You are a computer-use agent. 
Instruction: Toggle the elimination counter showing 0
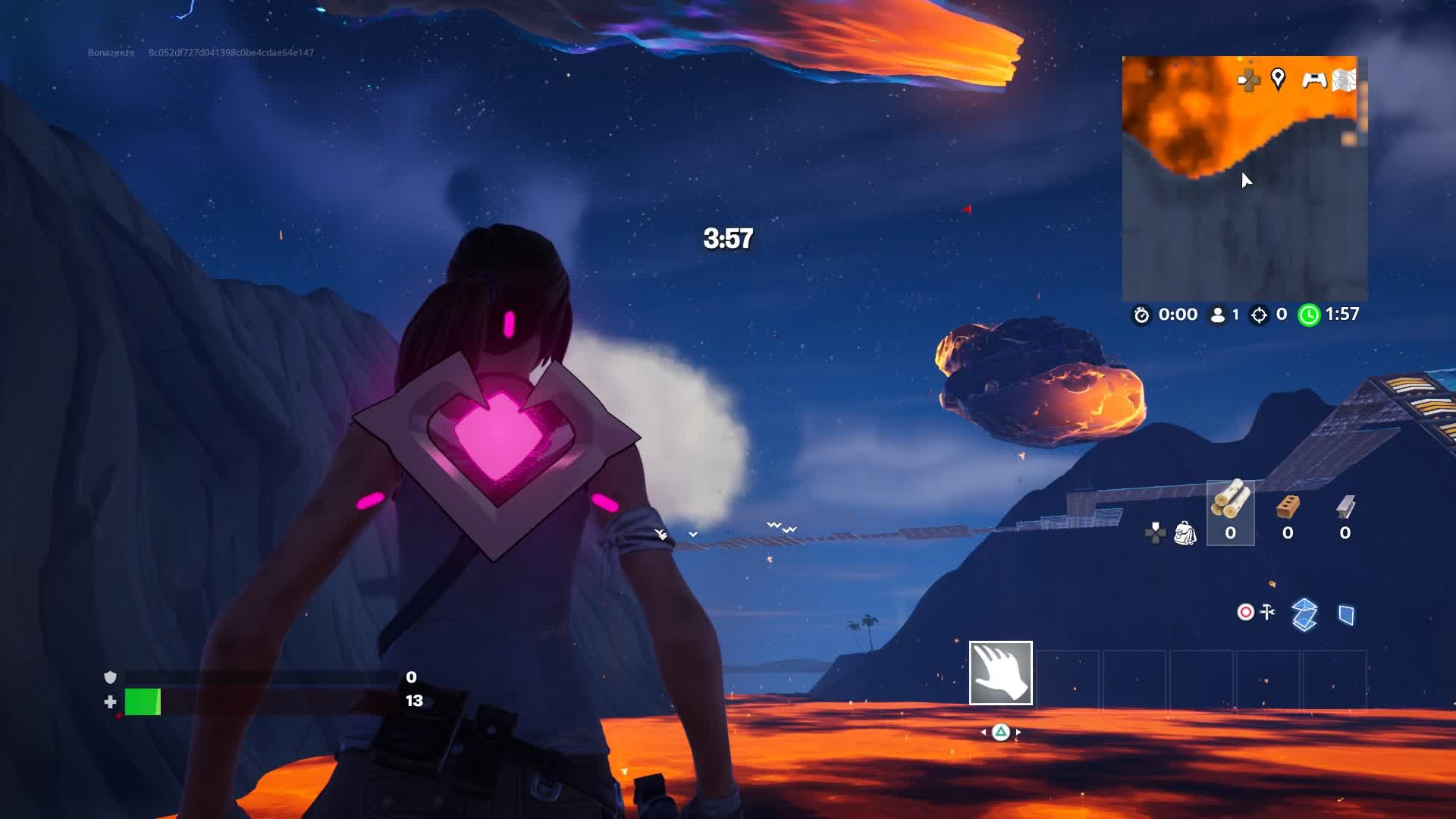tap(1260, 315)
